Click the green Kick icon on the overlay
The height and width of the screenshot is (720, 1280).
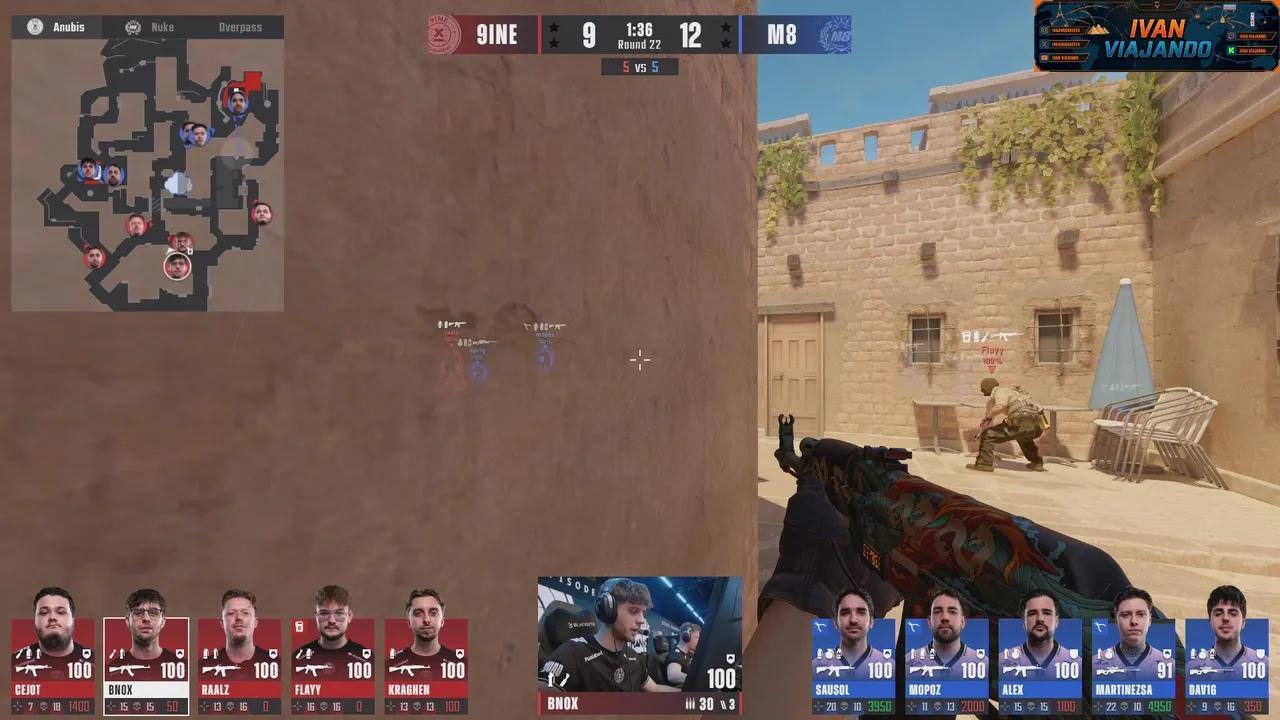1231,50
